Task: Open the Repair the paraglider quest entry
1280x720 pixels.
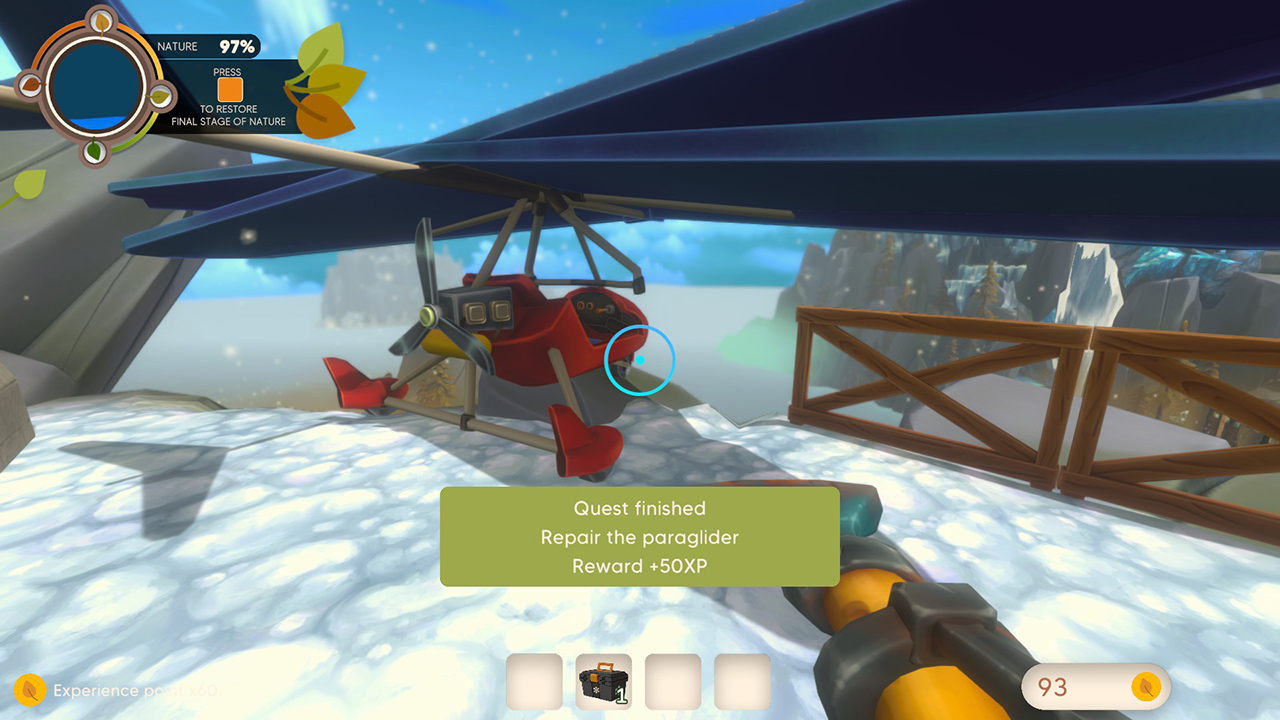Action: [639, 537]
